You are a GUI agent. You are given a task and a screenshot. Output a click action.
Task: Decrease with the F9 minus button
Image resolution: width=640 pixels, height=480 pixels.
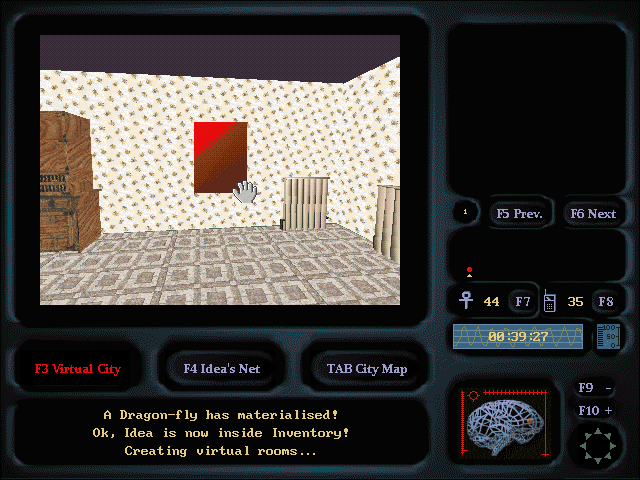[x=596, y=388]
